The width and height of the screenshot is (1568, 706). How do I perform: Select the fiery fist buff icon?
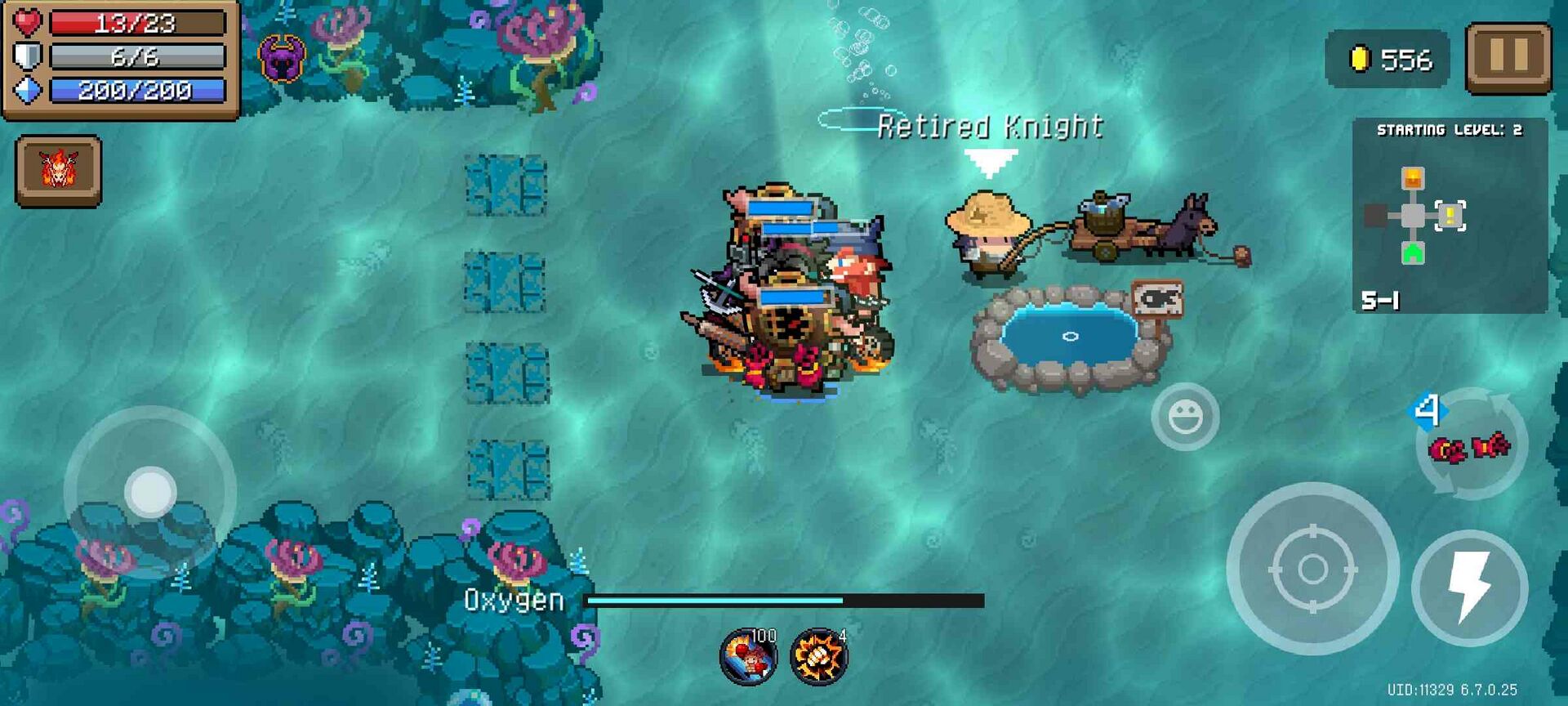pos(818,656)
